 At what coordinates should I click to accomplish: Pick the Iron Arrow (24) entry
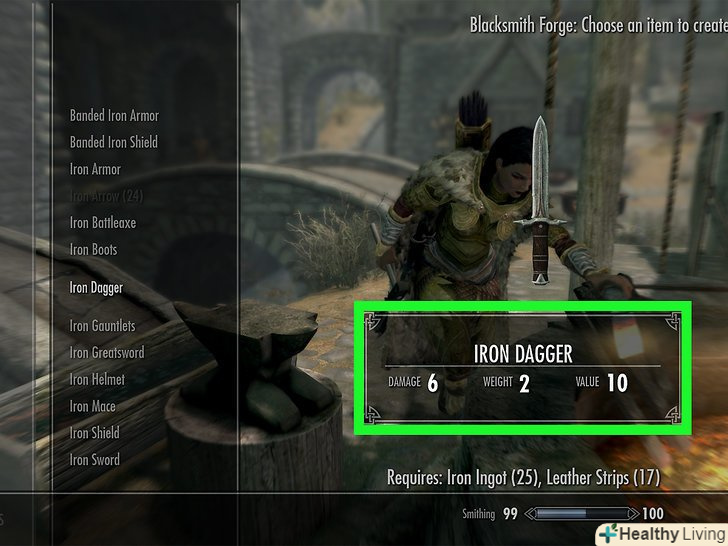(106, 196)
